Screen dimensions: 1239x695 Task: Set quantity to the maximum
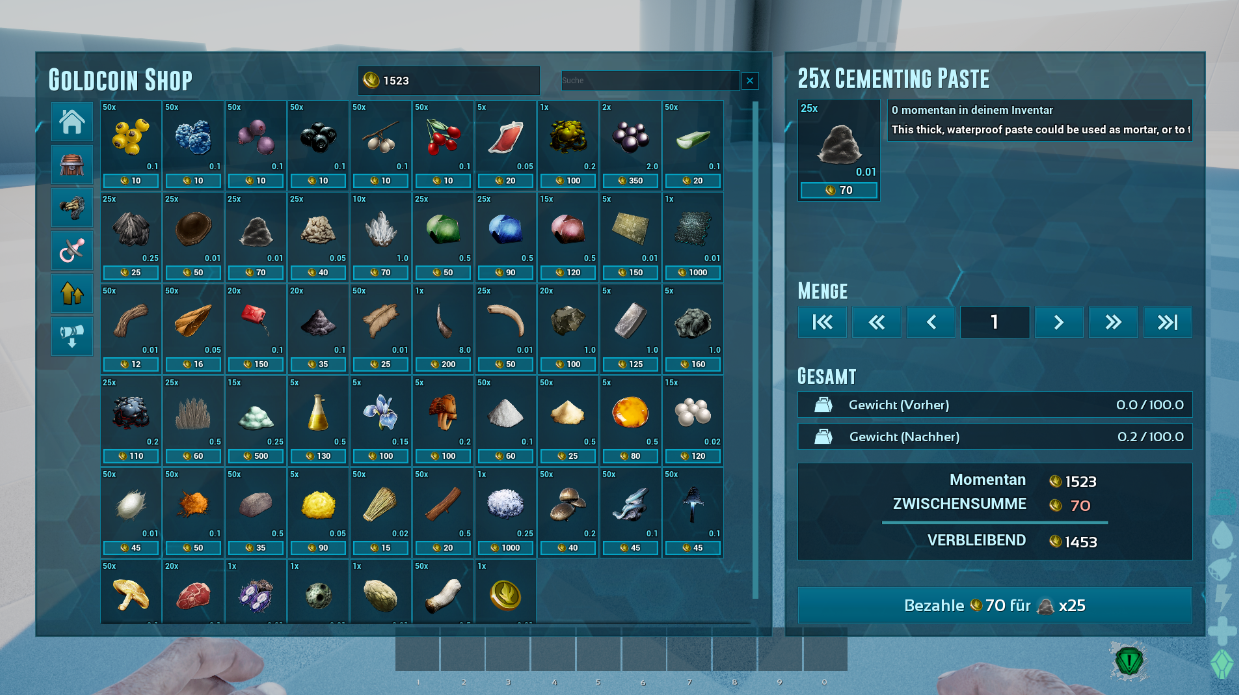[x=1168, y=322]
